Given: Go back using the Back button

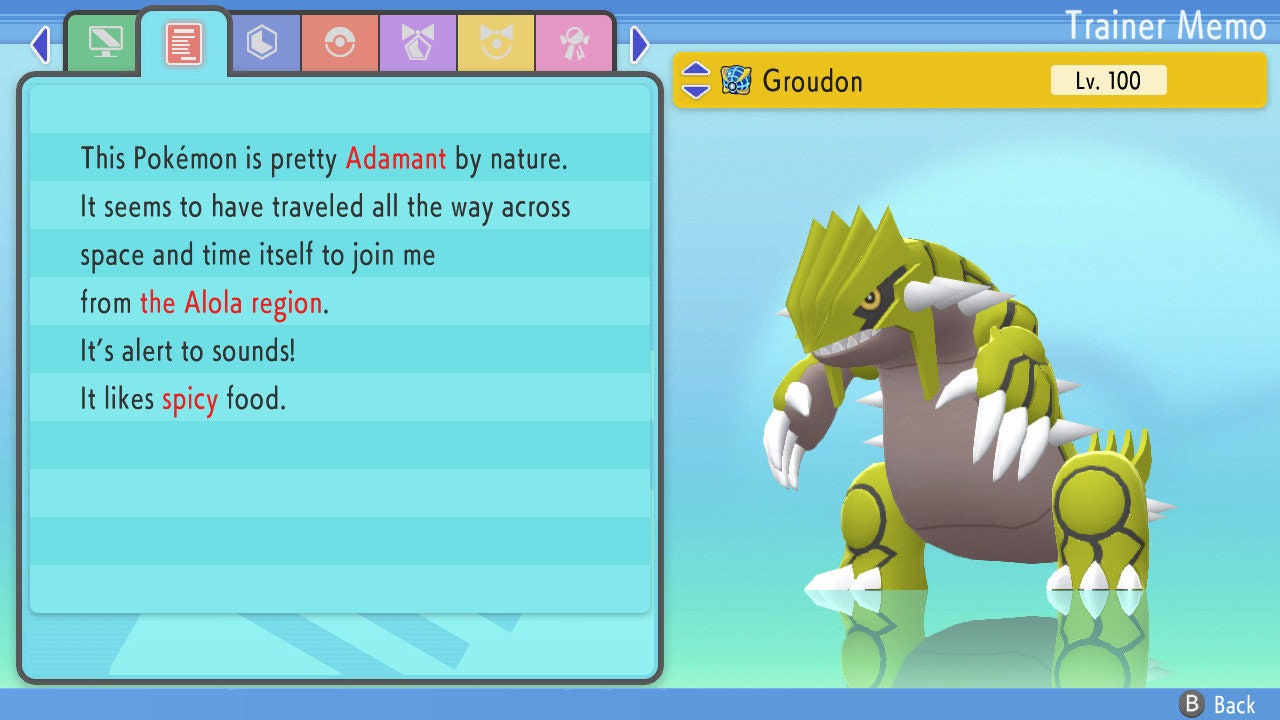Looking at the screenshot, I should click(x=1218, y=704).
